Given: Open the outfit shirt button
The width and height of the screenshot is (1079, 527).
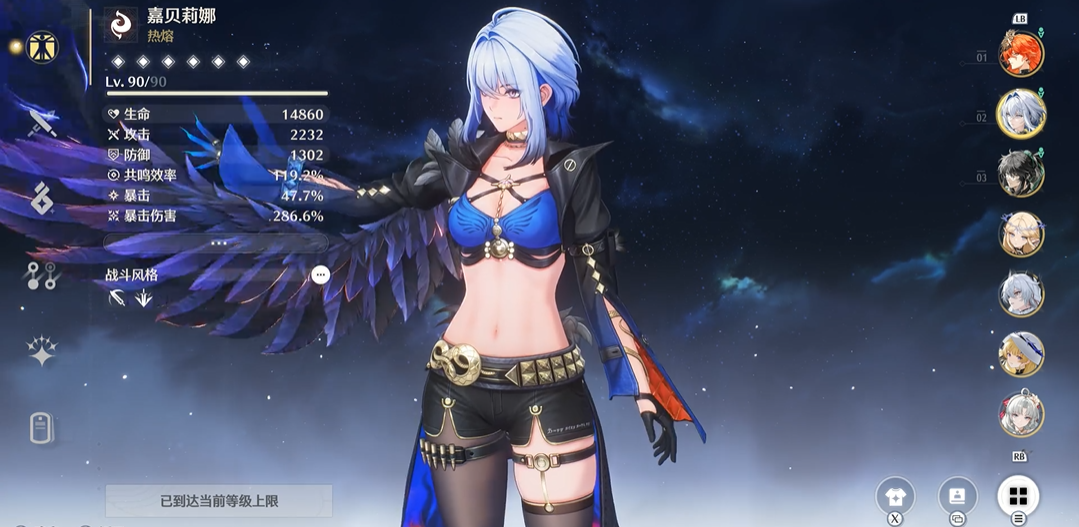Looking at the screenshot, I should click(895, 496).
